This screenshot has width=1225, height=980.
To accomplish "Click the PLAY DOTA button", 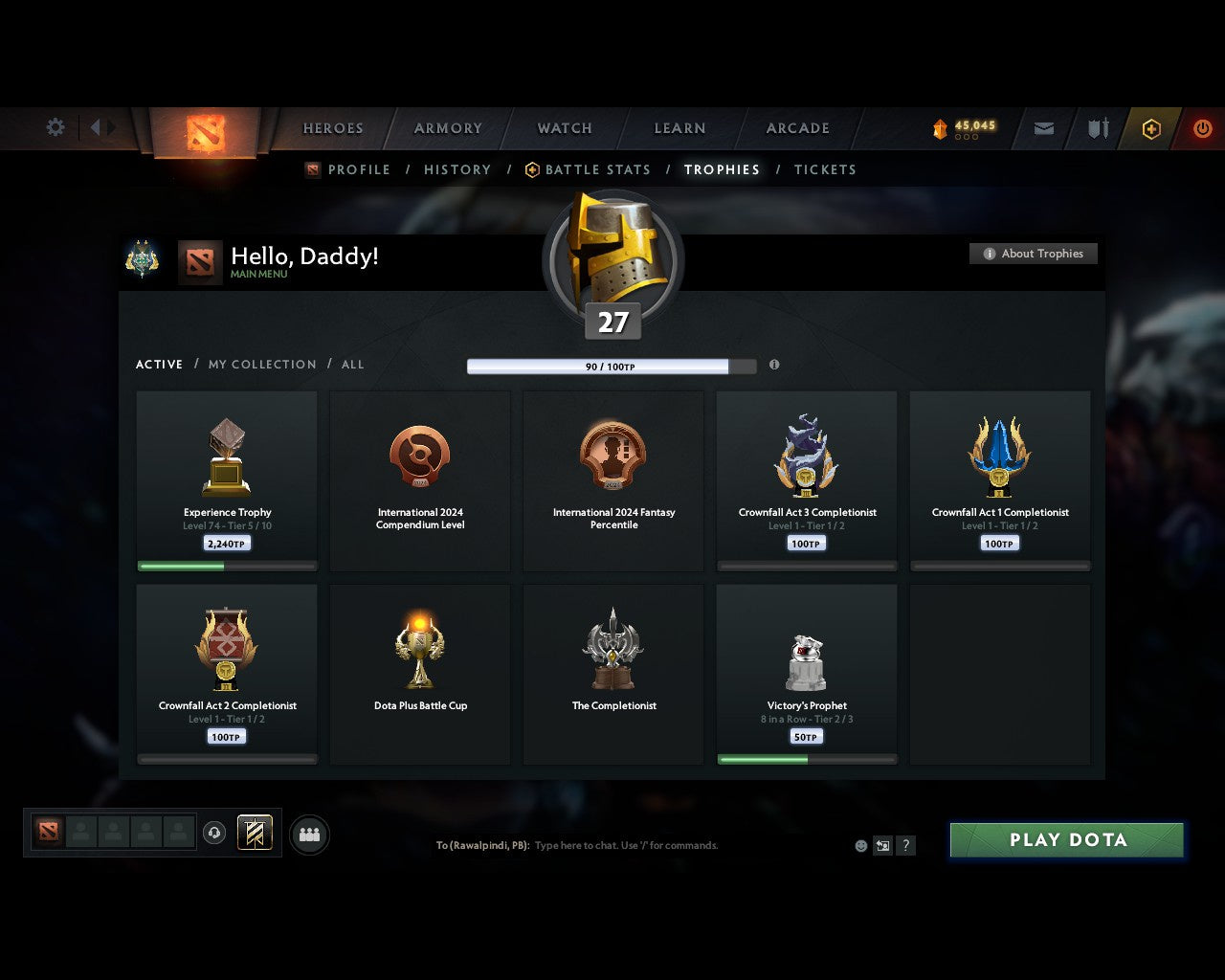I will pyautogui.click(x=1066, y=839).
